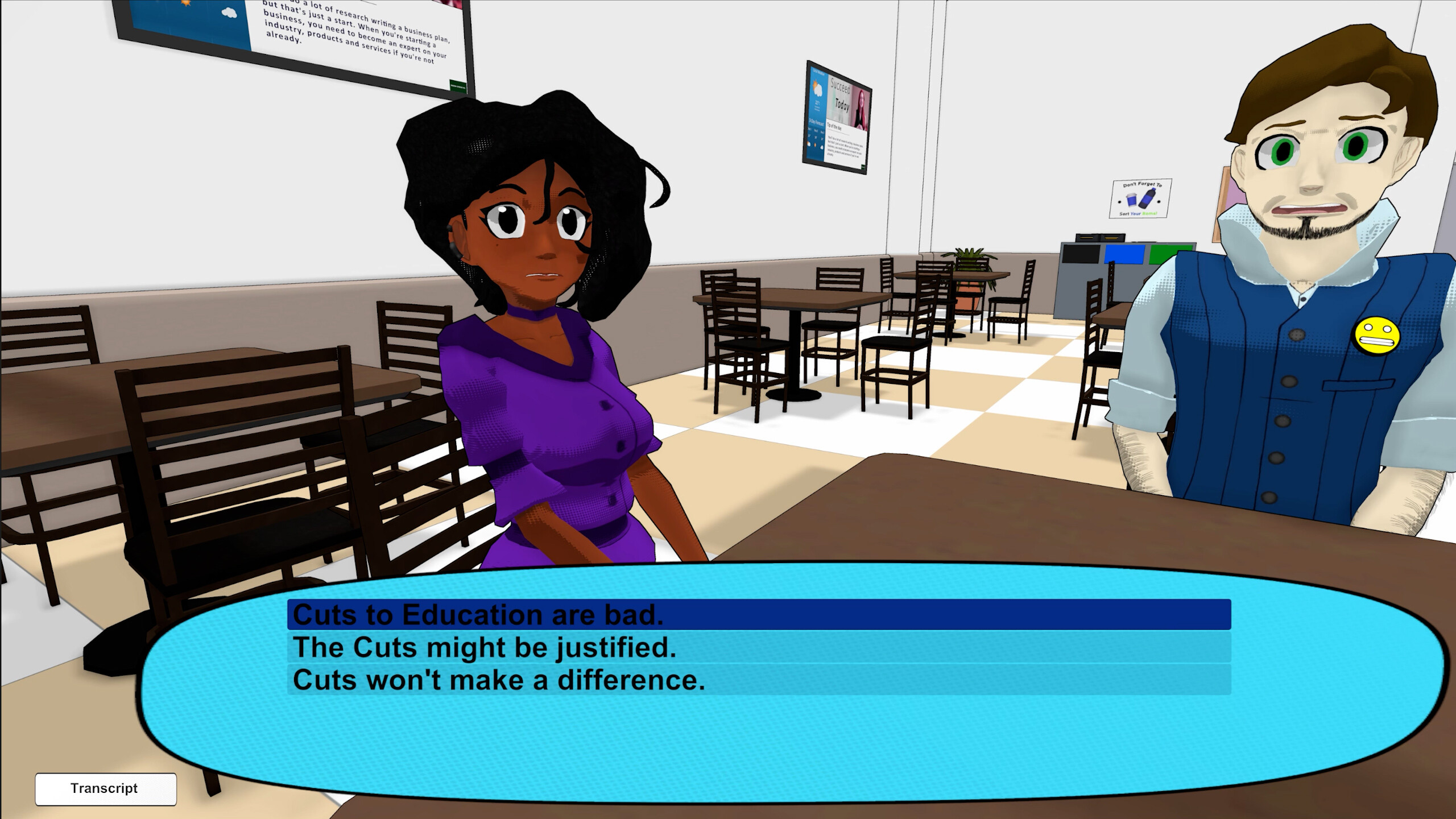This screenshot has width=1456, height=819.
Task: Open the Transcript
Action: pos(105,788)
